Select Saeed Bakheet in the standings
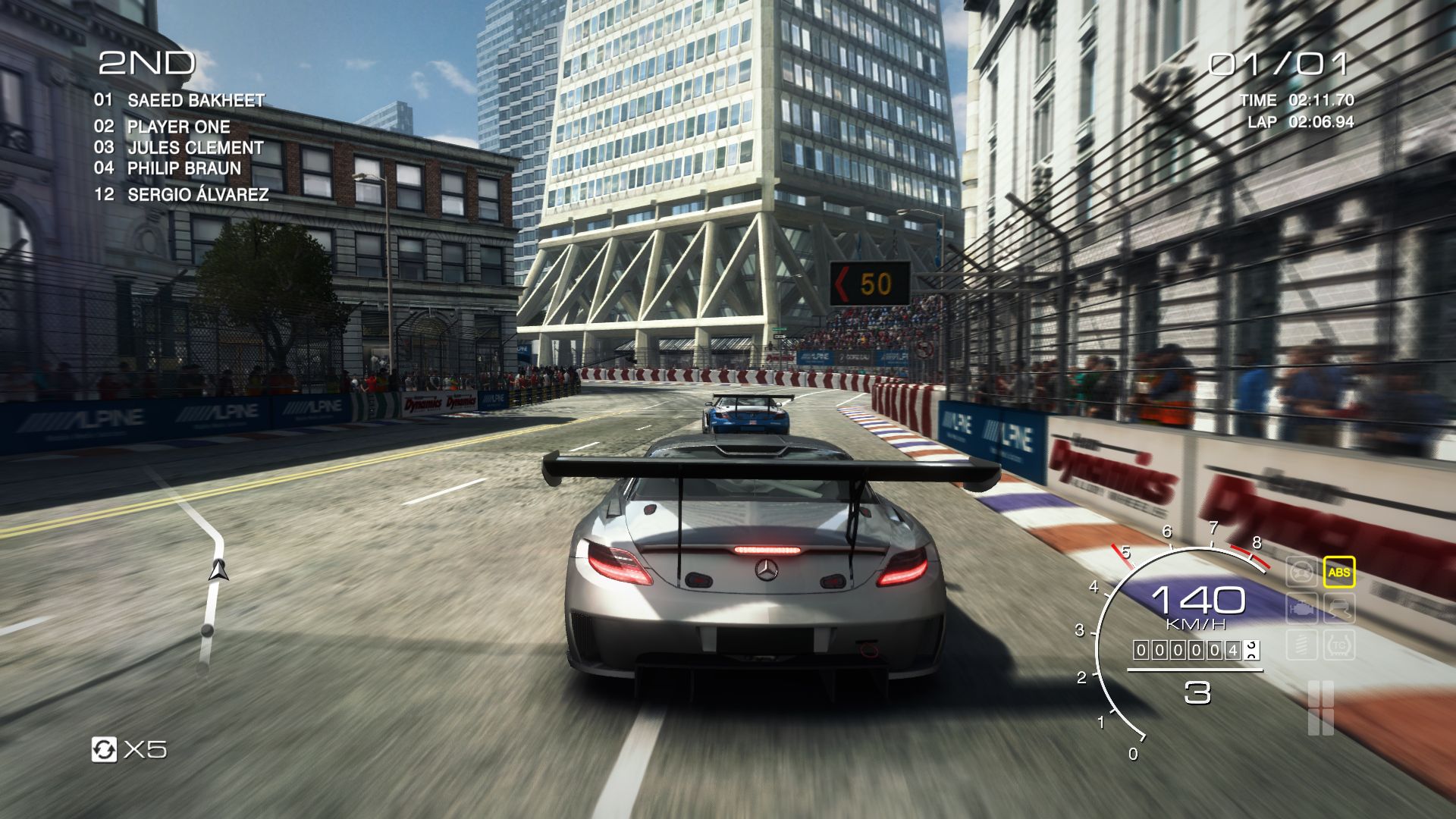1456x819 pixels. [x=196, y=100]
